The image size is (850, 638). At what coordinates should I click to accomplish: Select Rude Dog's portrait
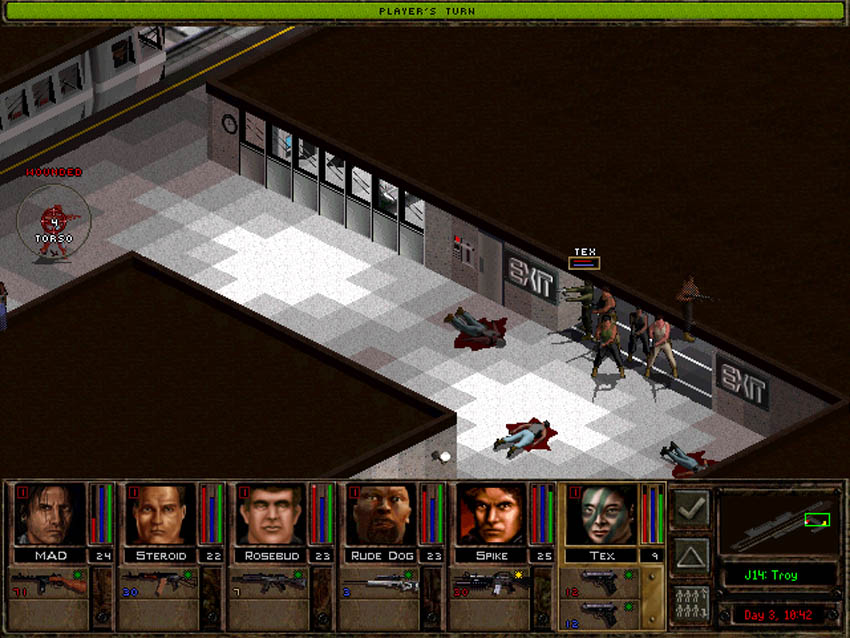pos(380,514)
